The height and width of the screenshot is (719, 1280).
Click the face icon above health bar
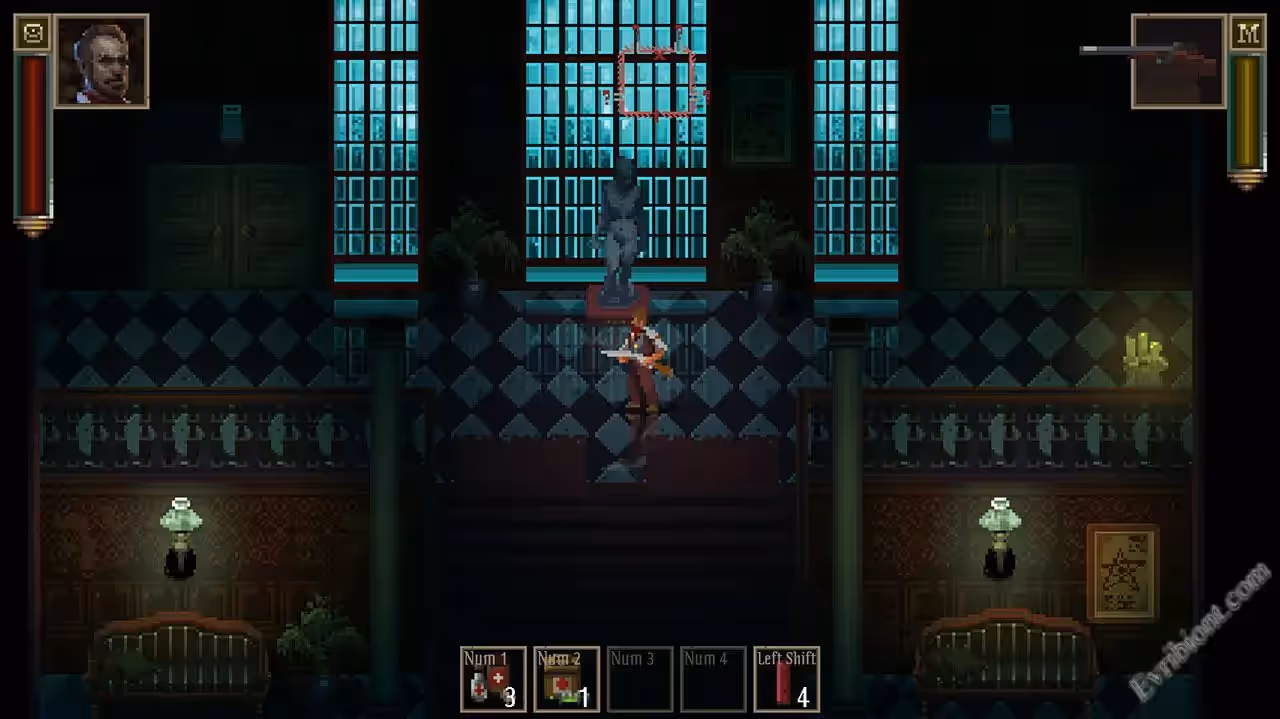33,34
